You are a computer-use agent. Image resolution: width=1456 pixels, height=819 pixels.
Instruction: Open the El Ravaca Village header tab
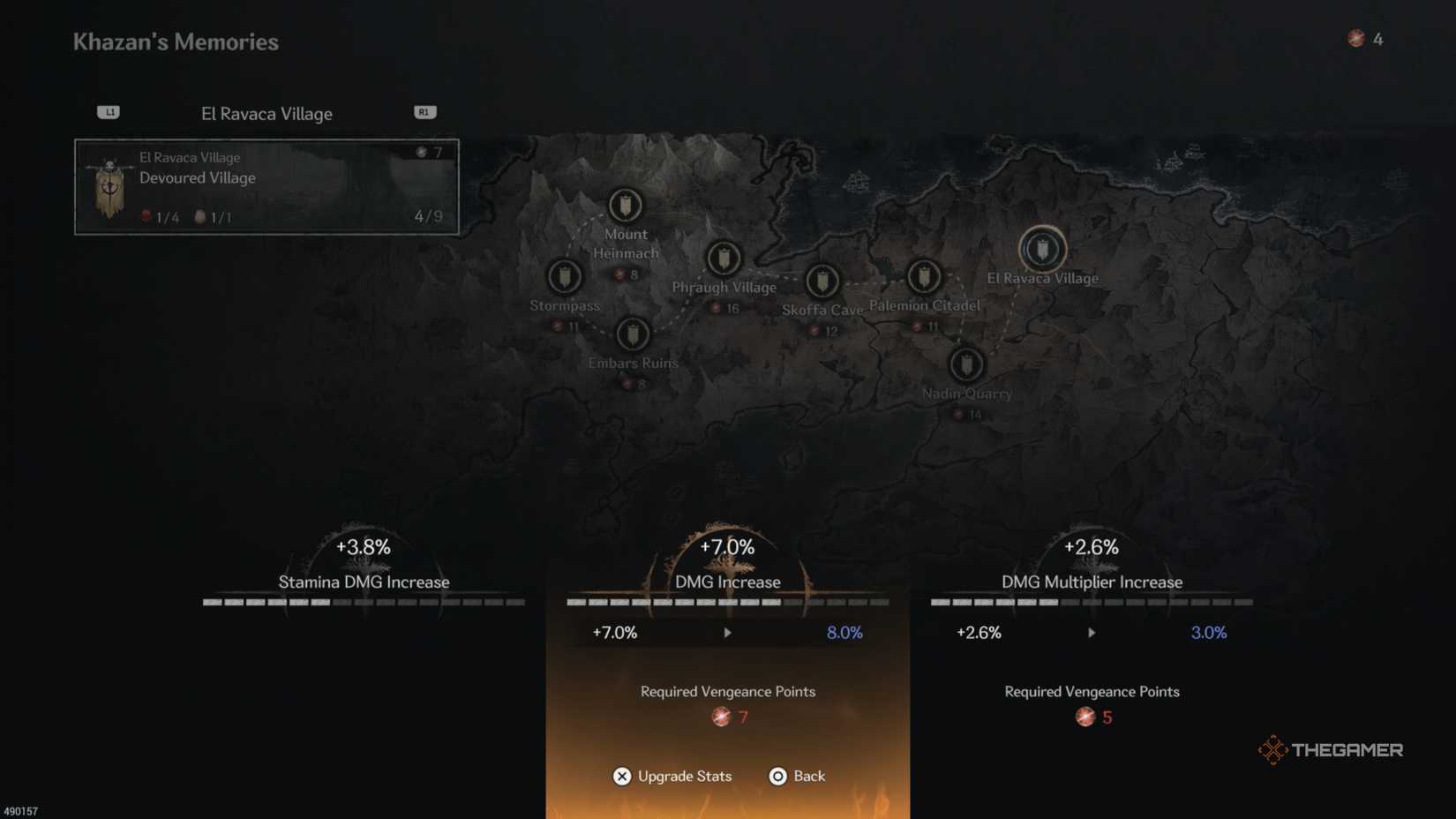click(266, 113)
